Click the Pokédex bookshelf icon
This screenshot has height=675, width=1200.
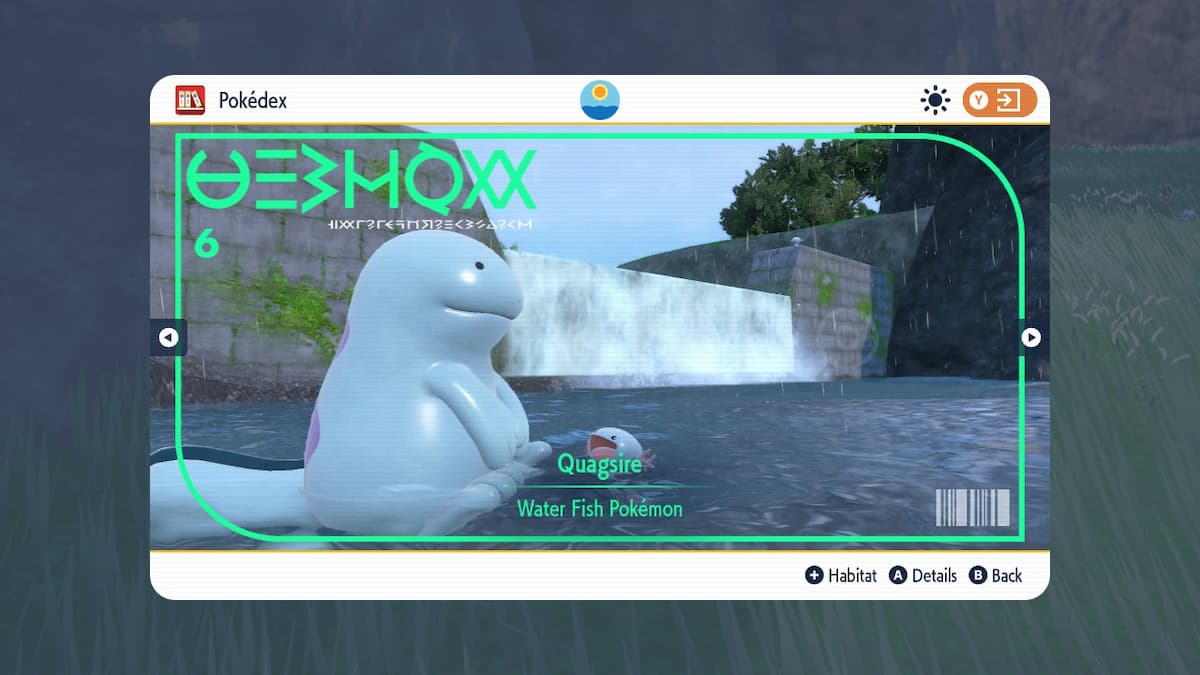[190, 100]
